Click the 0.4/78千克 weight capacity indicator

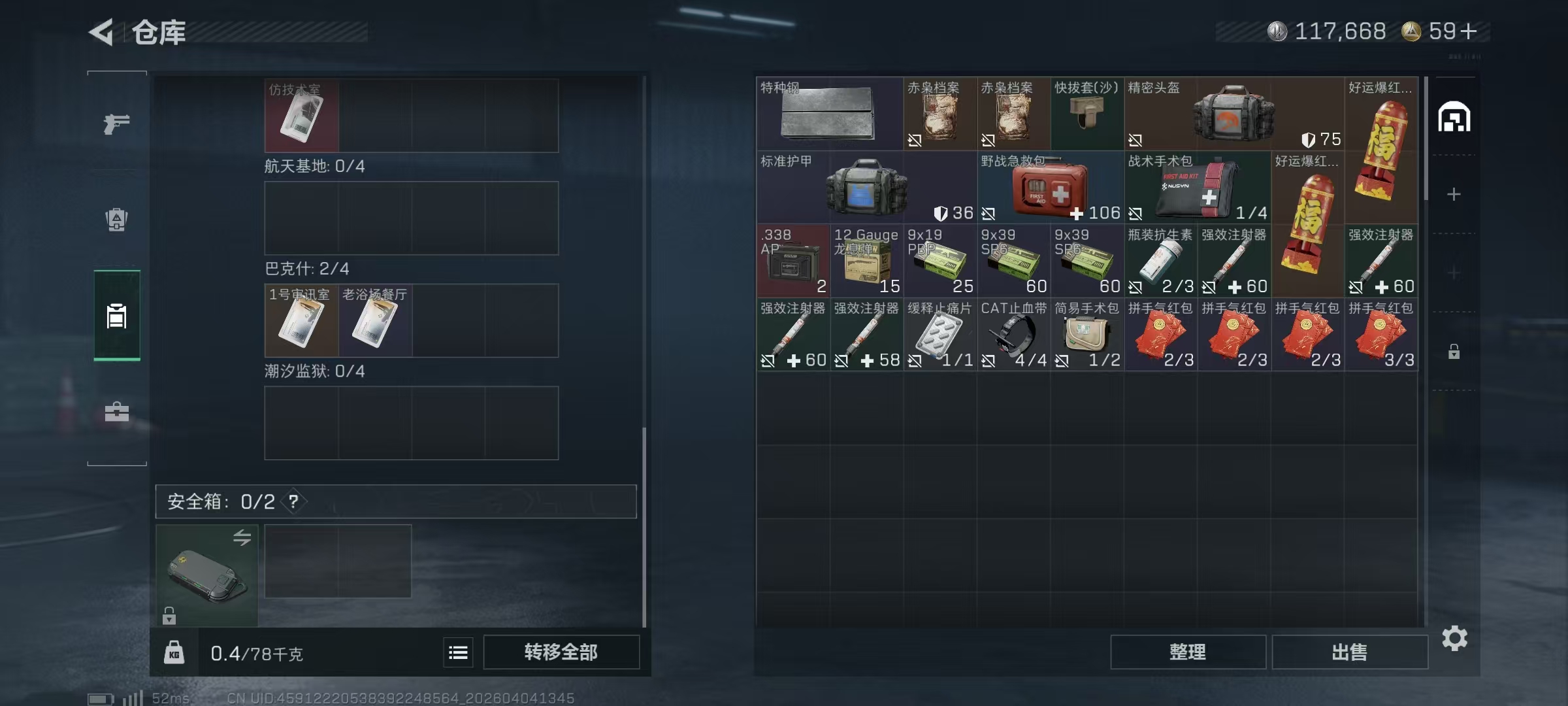(255, 653)
